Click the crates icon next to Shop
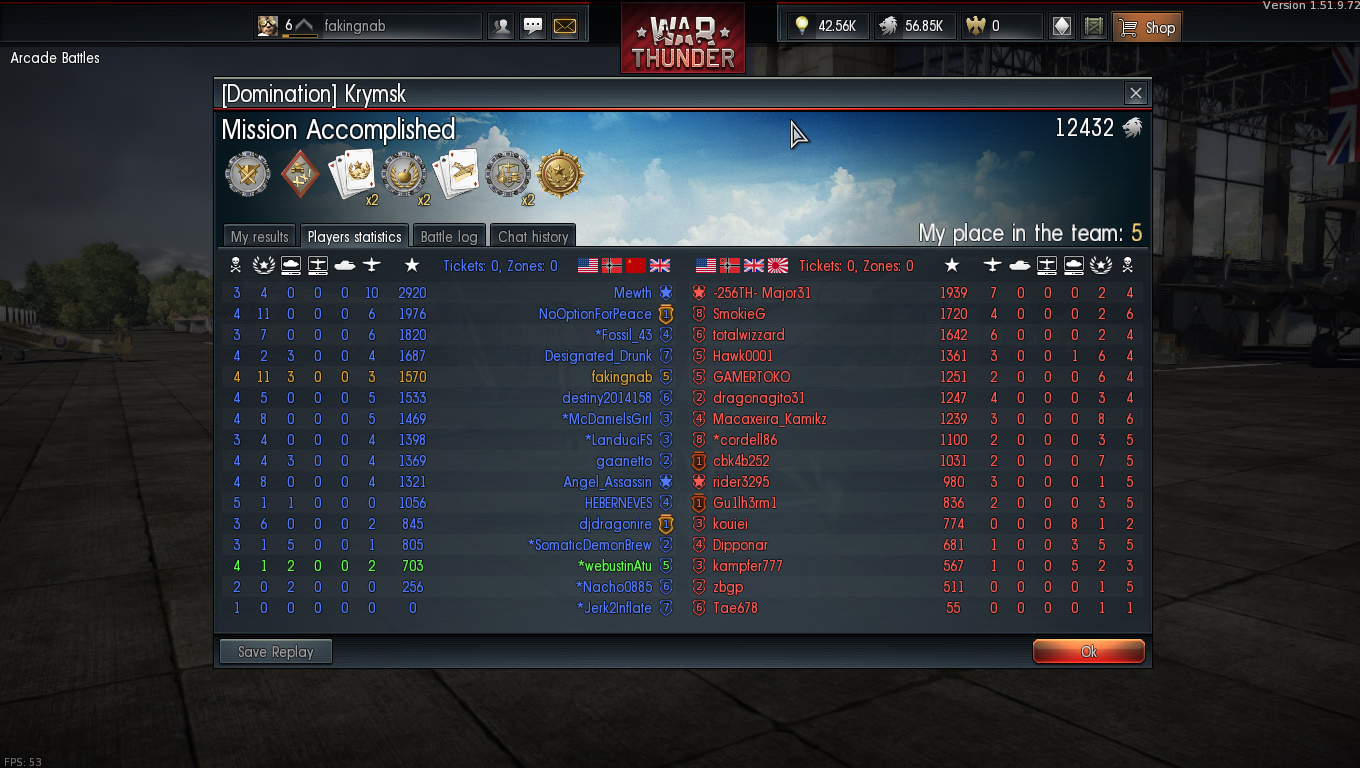The width and height of the screenshot is (1360, 768). coord(1093,26)
